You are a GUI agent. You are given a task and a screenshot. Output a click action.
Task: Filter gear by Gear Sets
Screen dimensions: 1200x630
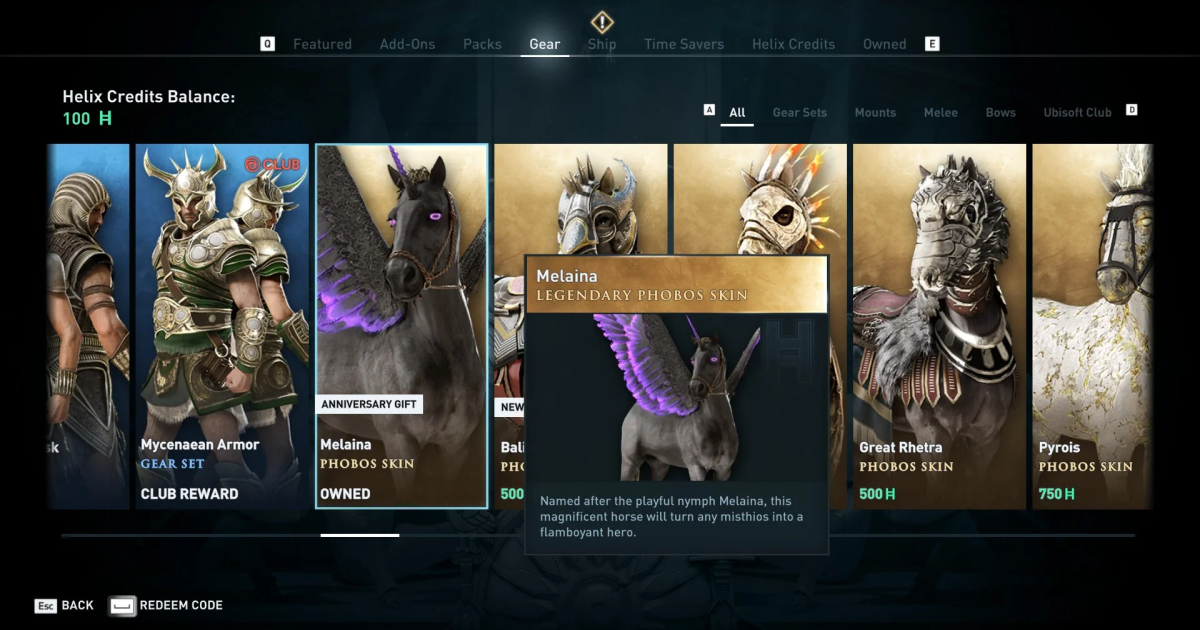[x=800, y=112]
